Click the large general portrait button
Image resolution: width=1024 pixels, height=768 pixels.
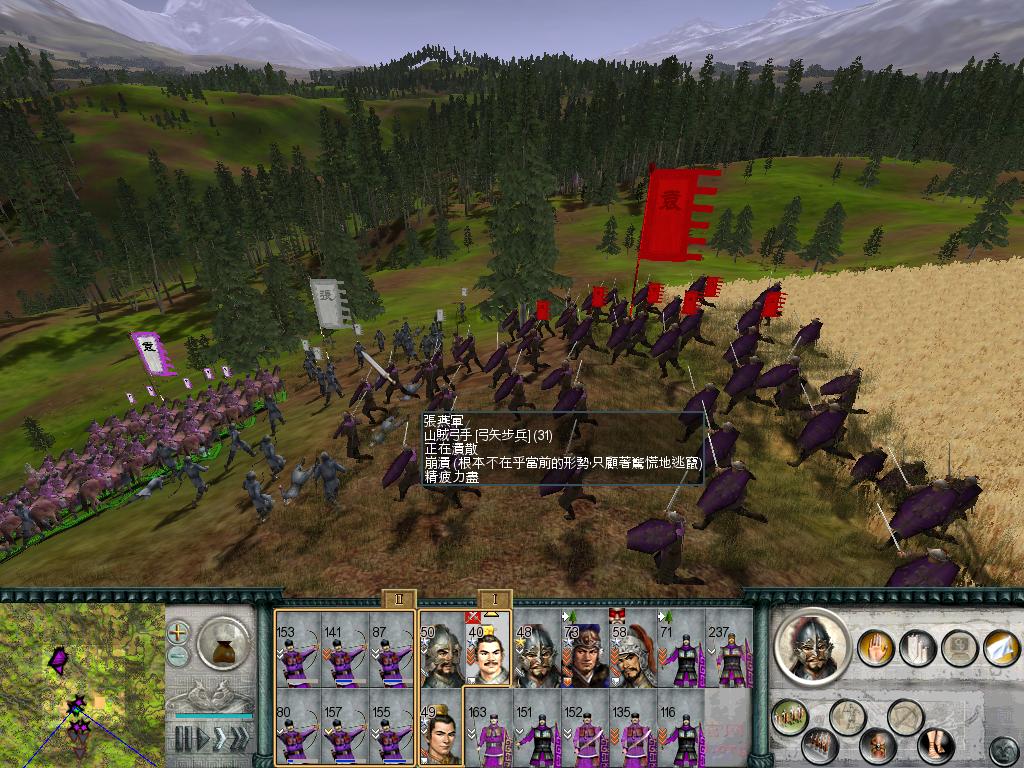coord(811,646)
